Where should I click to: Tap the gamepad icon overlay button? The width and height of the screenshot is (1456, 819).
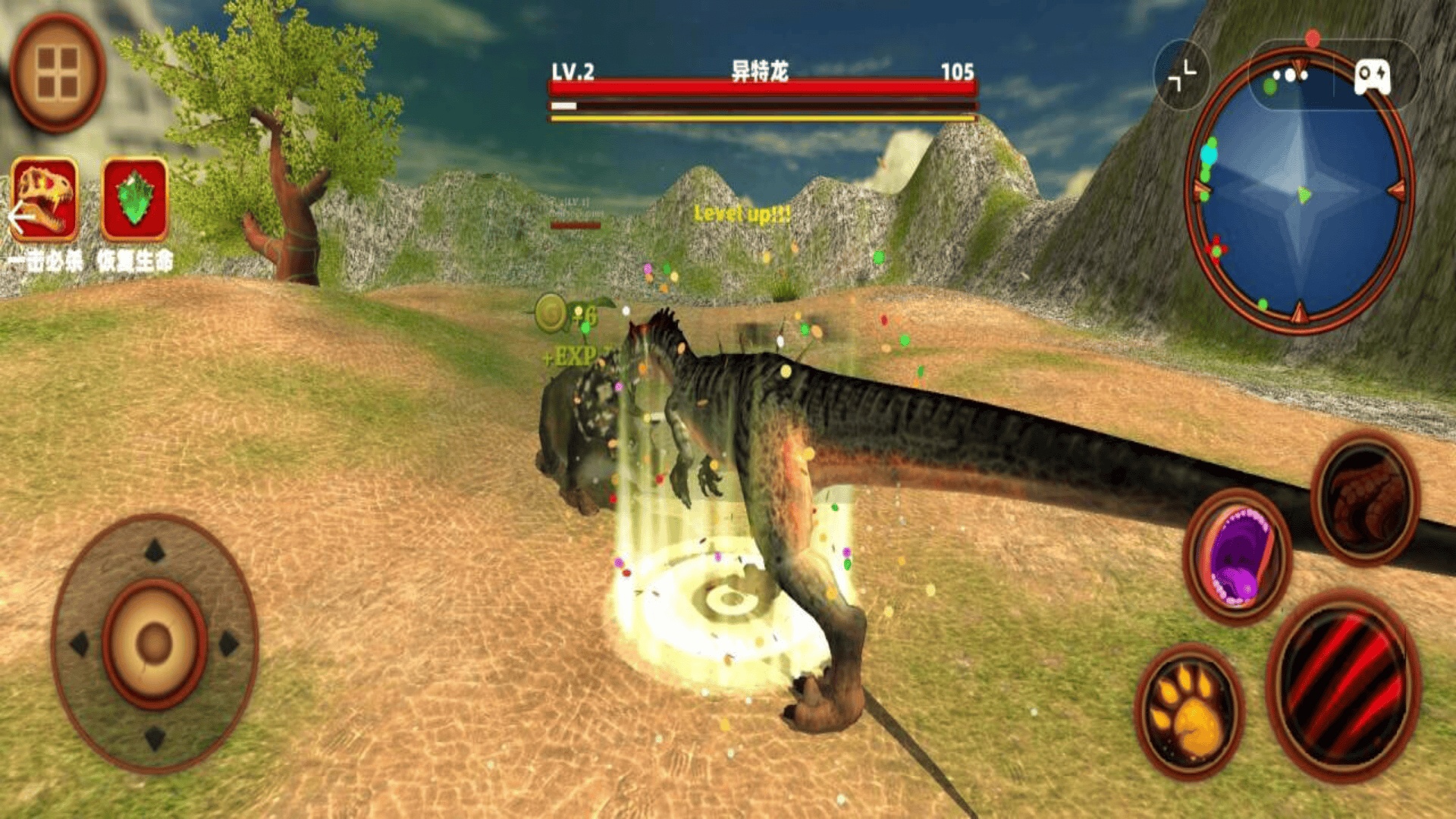point(1373,77)
